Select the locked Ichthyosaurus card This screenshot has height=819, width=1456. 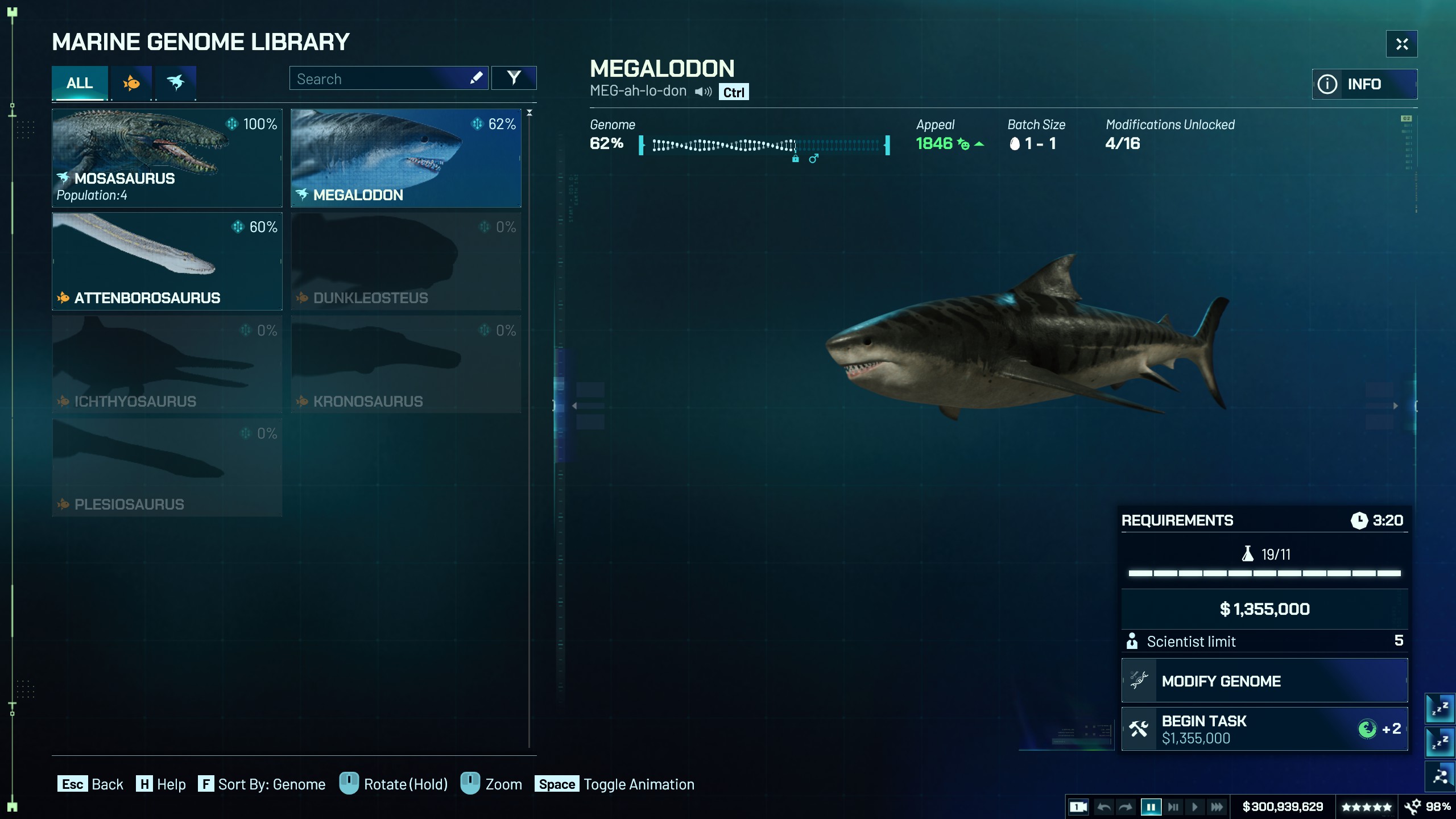[x=167, y=365]
